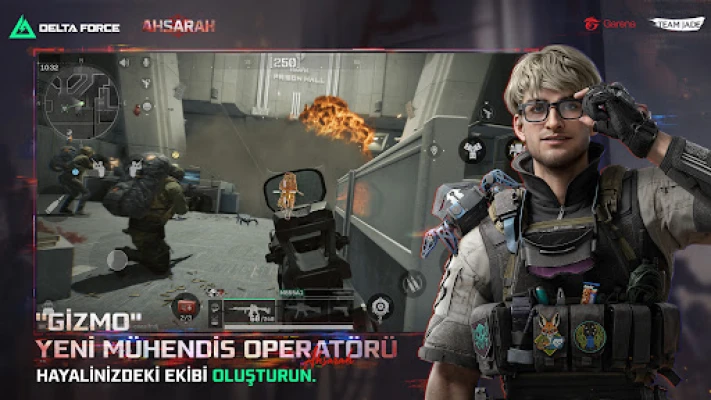Toggle the speaker voice chat icon
Screen dimensions: 711x400
coord(124,62)
